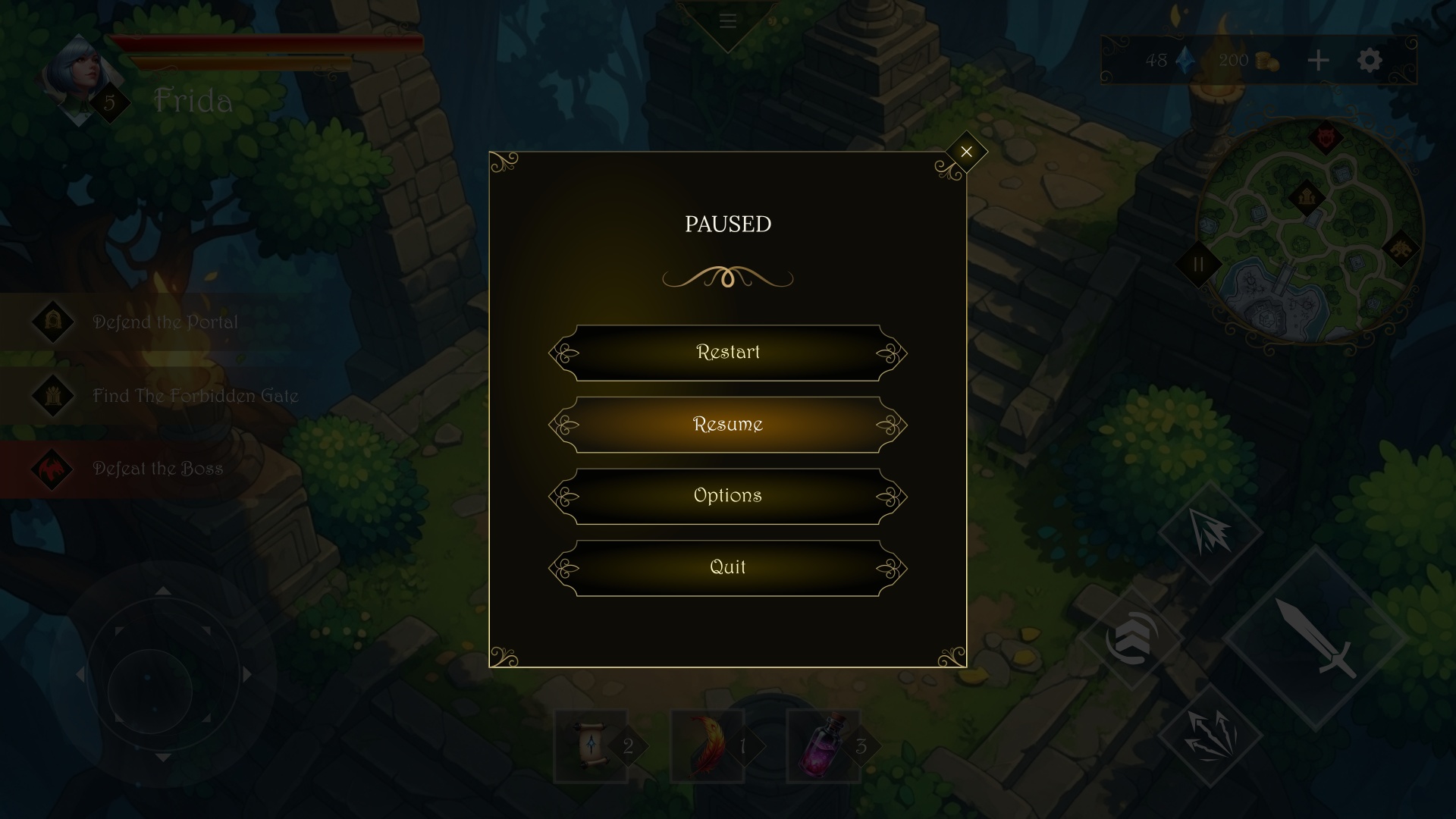Image resolution: width=1456 pixels, height=819 pixels.
Task: Click the plus icon next to currency
Action: pos(1317,61)
